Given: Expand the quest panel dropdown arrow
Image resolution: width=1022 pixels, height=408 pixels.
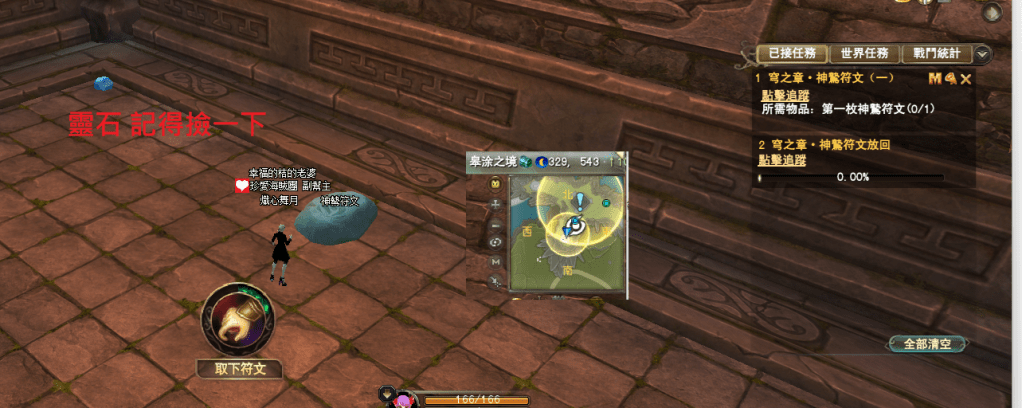Looking at the screenshot, I should [x=982, y=54].
